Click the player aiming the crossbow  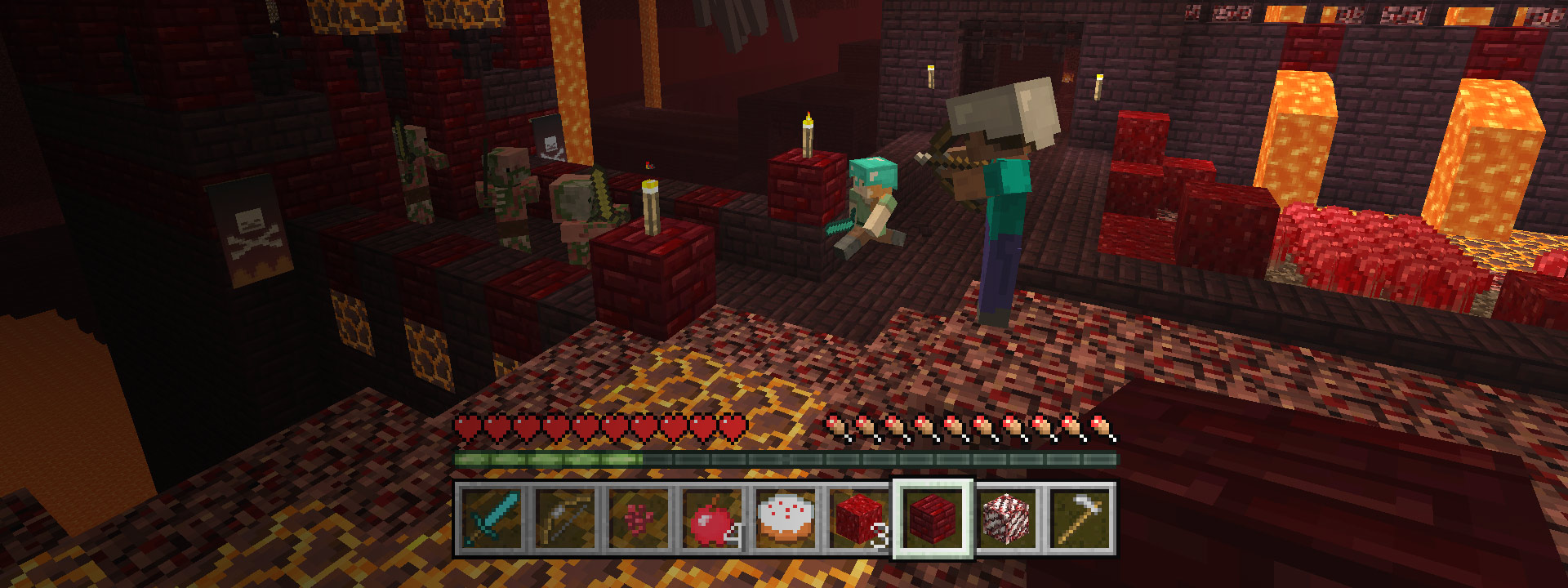pyautogui.click(x=1004, y=204)
